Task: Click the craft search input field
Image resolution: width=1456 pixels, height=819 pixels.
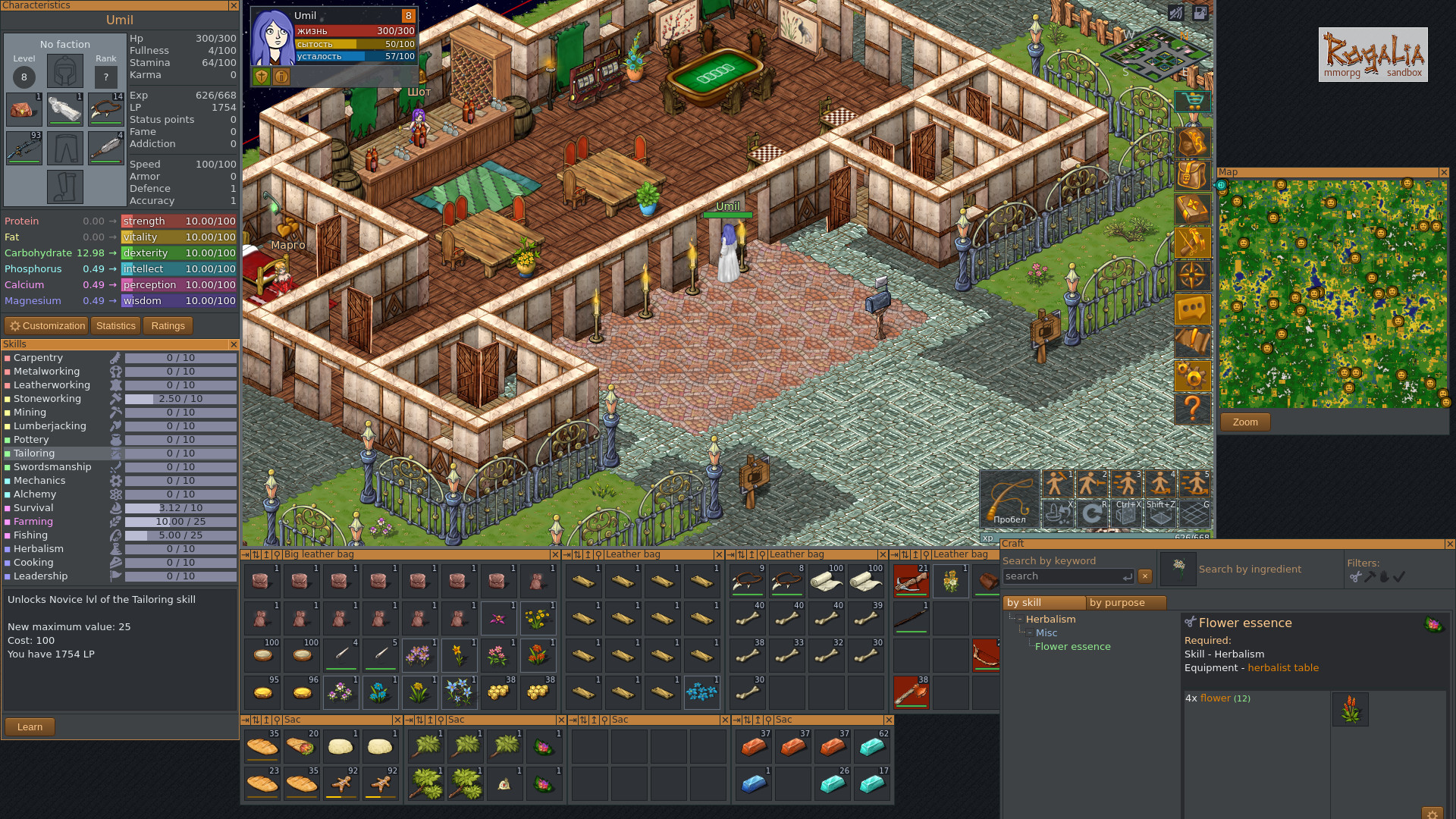Action: click(x=1065, y=576)
